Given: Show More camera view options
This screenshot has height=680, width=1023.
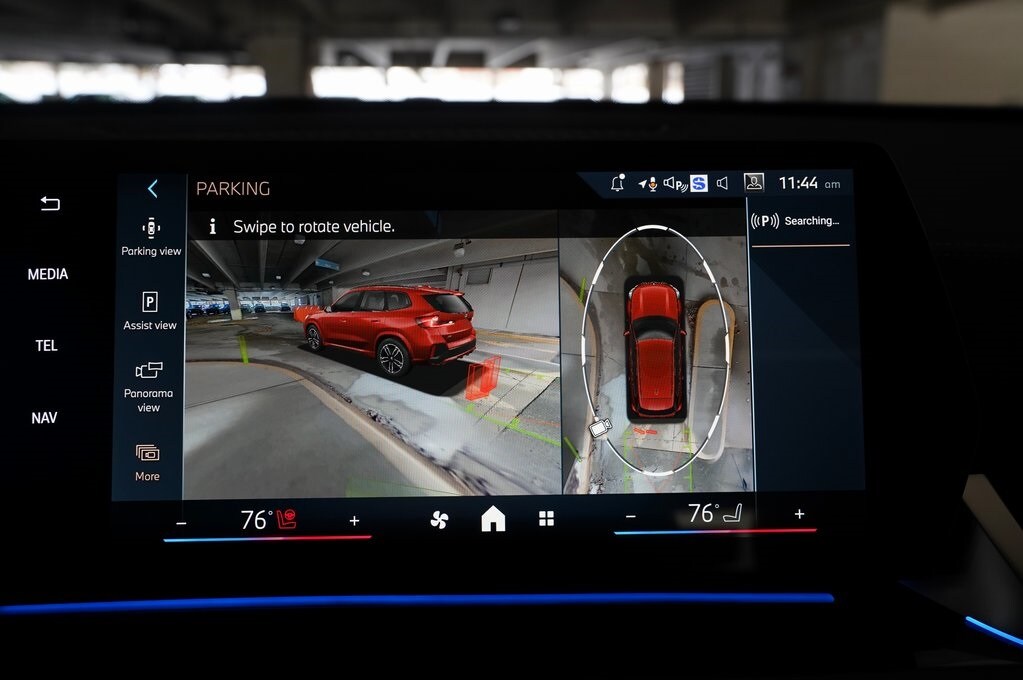Looking at the screenshot, I should [147, 462].
